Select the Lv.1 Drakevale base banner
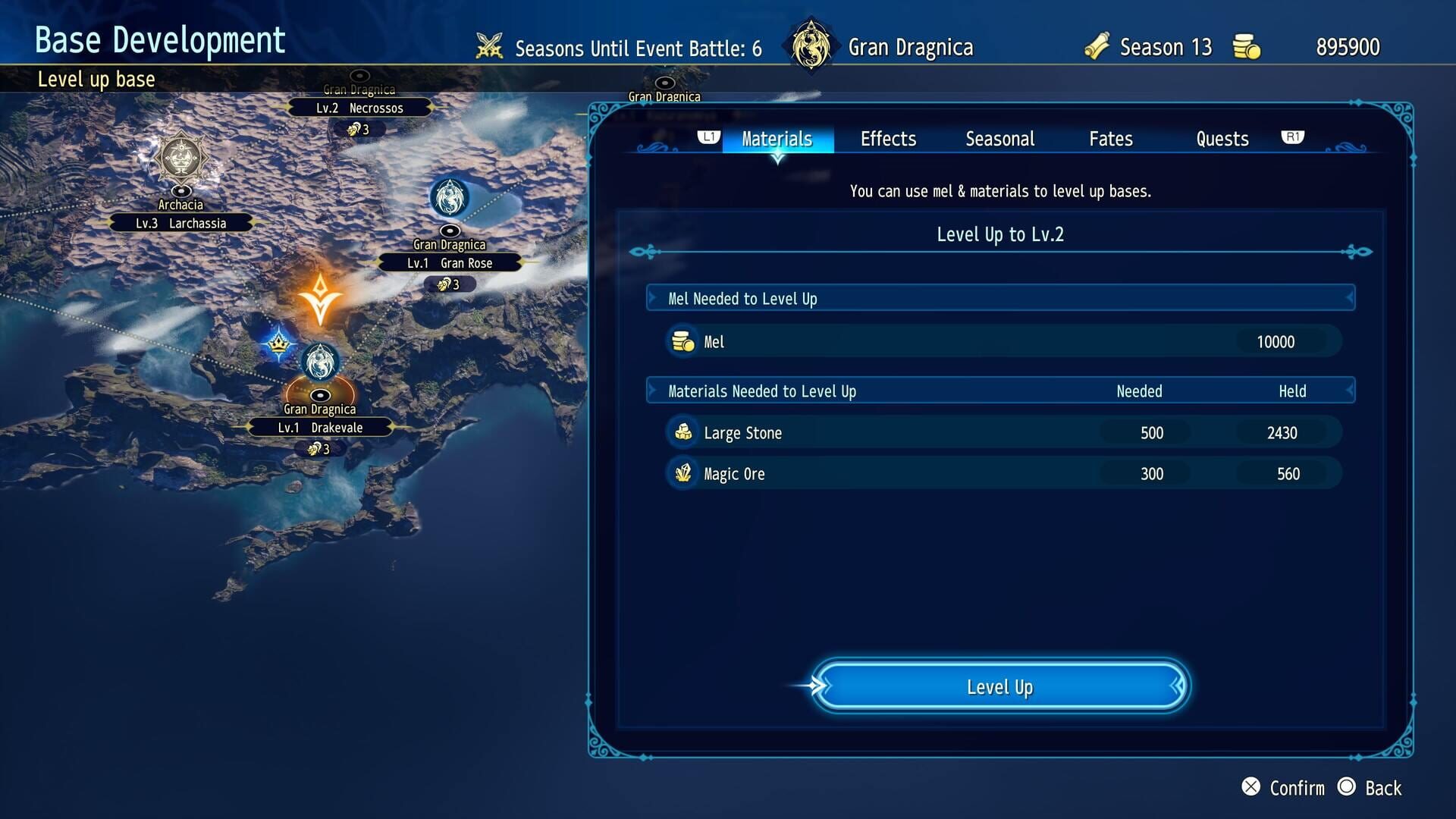This screenshot has height=819, width=1456. (x=320, y=427)
